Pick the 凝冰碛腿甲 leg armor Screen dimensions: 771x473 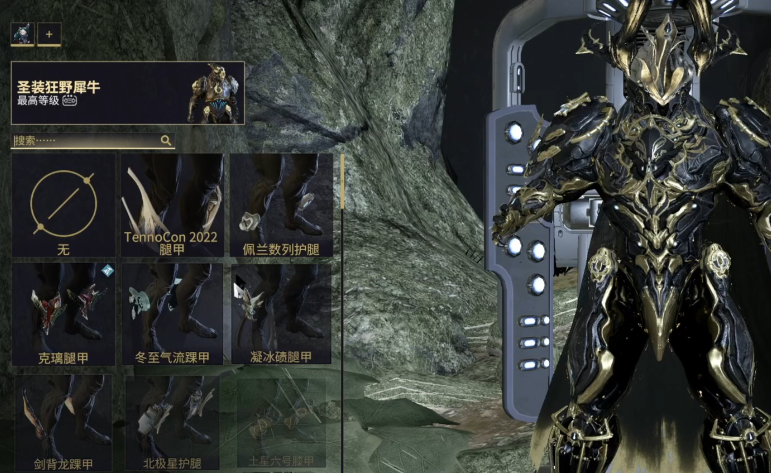coord(281,314)
